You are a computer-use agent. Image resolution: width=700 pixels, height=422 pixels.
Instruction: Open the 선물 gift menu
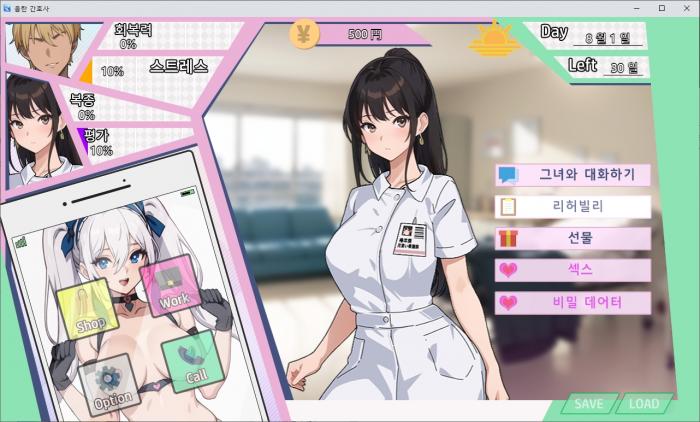pos(573,239)
